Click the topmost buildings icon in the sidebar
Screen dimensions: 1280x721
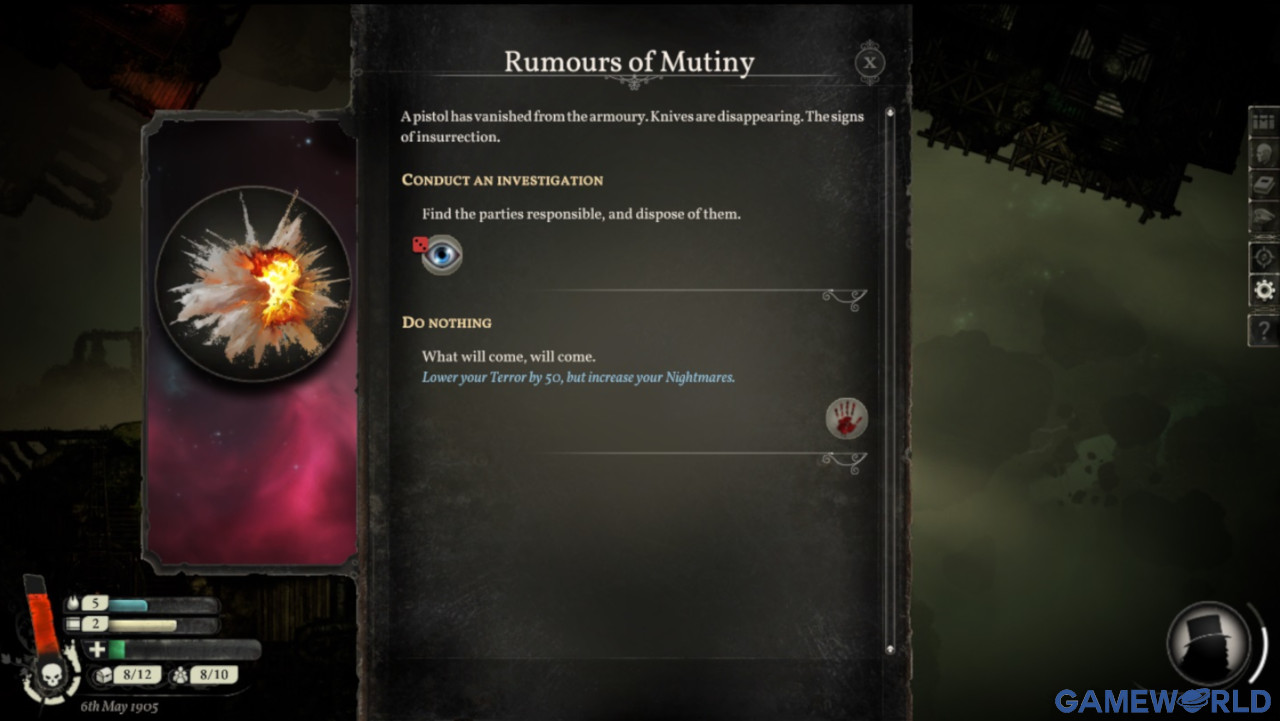coord(1262,123)
